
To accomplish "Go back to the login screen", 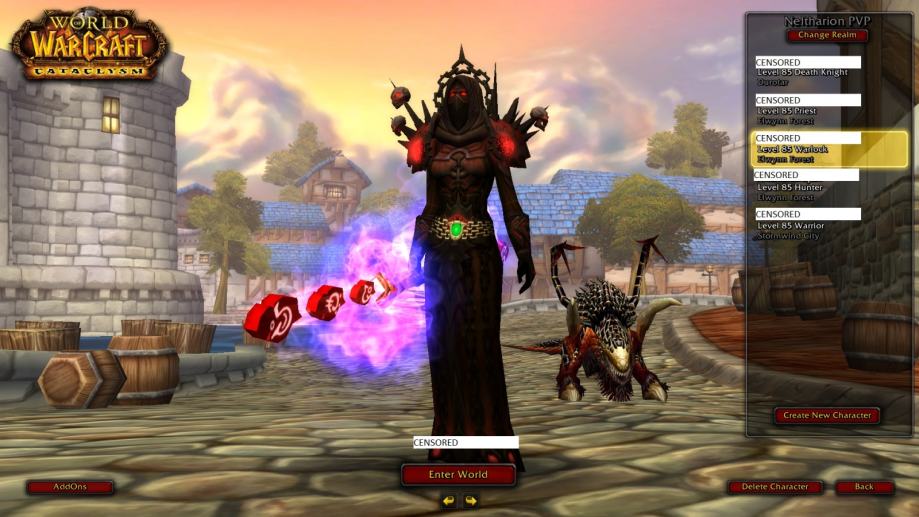I will [864, 487].
